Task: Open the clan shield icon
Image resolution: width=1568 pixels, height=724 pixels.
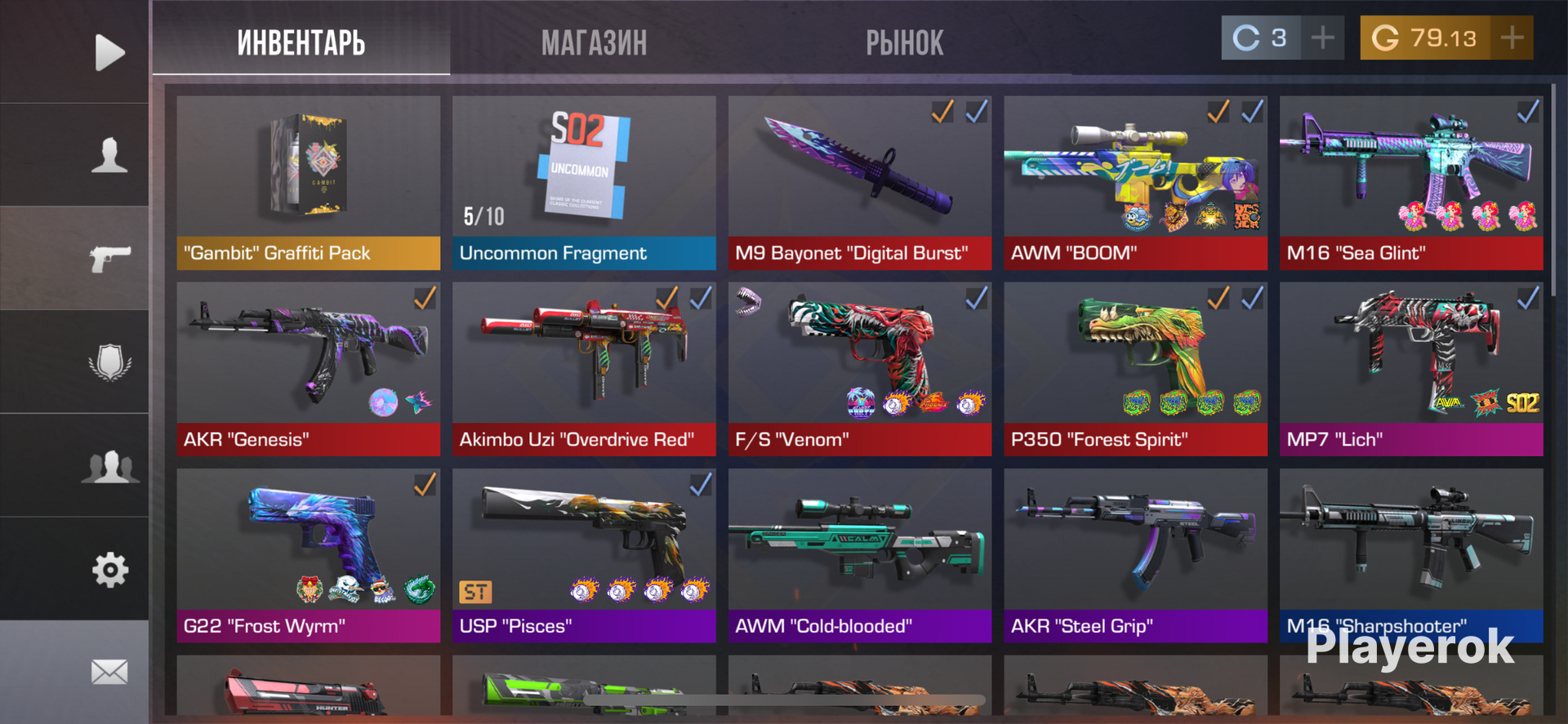Action: point(109,362)
